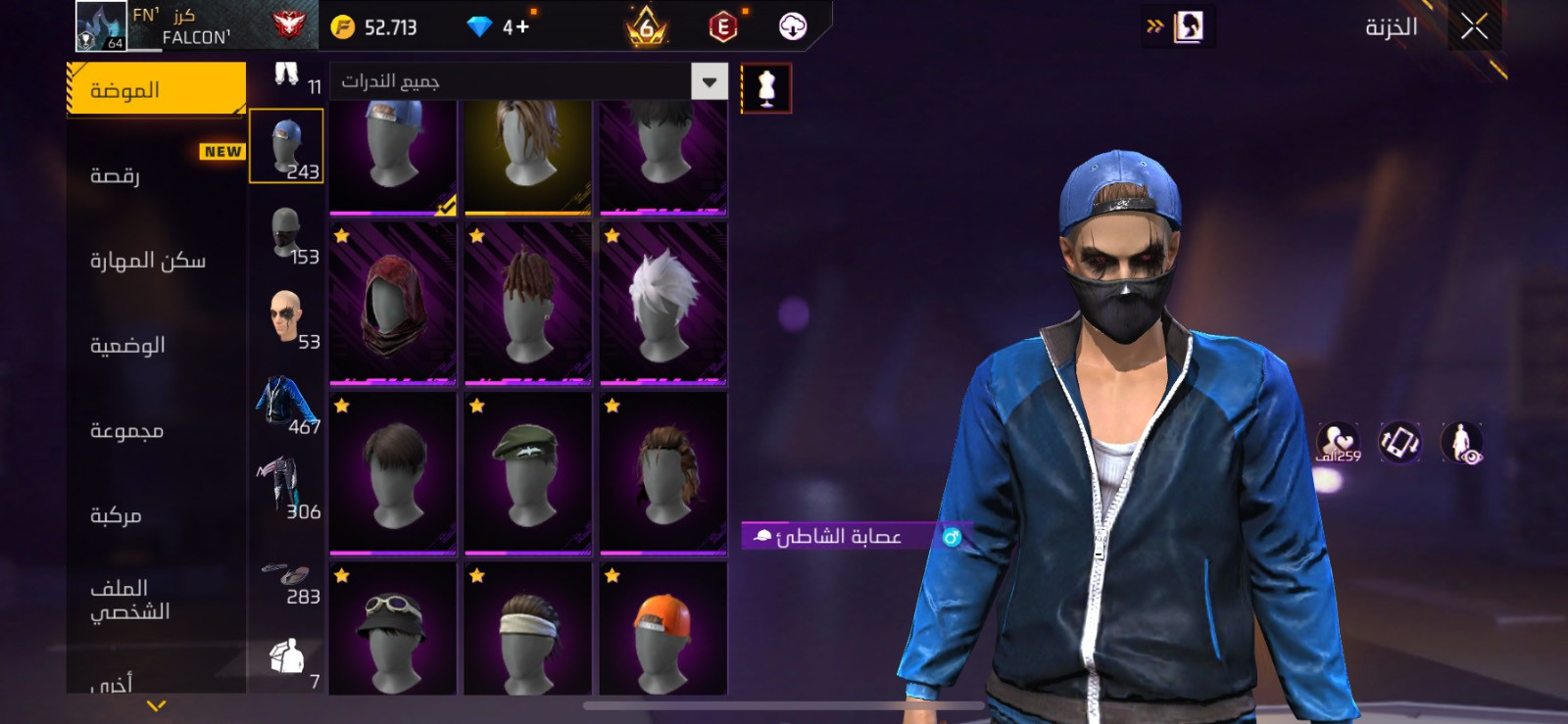Open the shoes category (283)

point(286,577)
